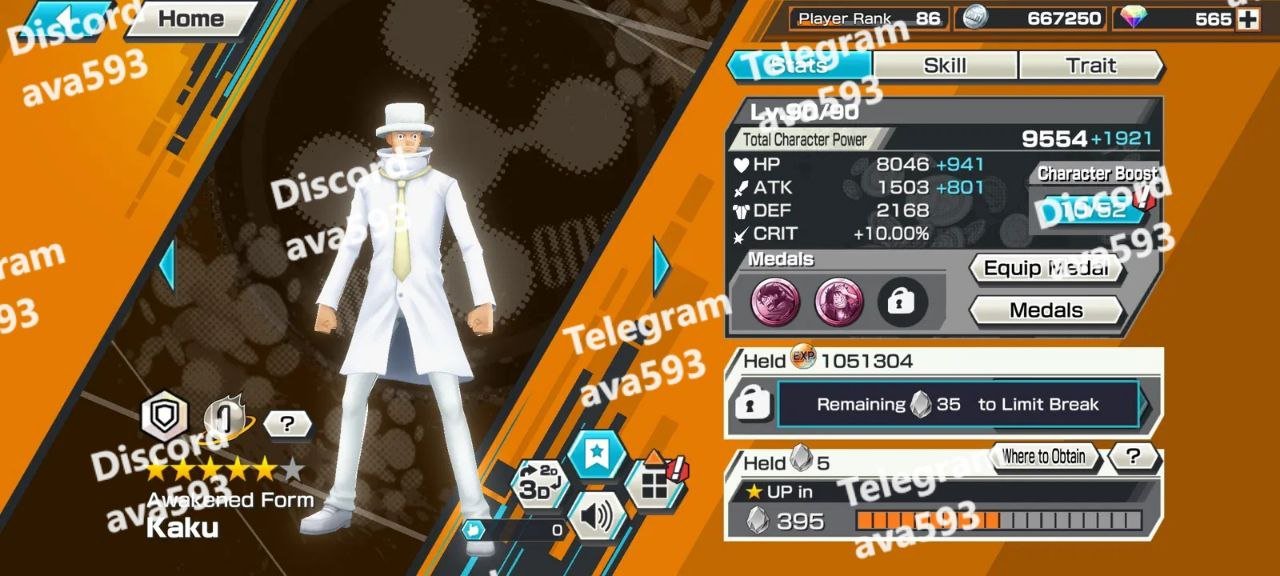The image size is (1280, 576).
Task: Return to the Home screen
Action: (190, 19)
